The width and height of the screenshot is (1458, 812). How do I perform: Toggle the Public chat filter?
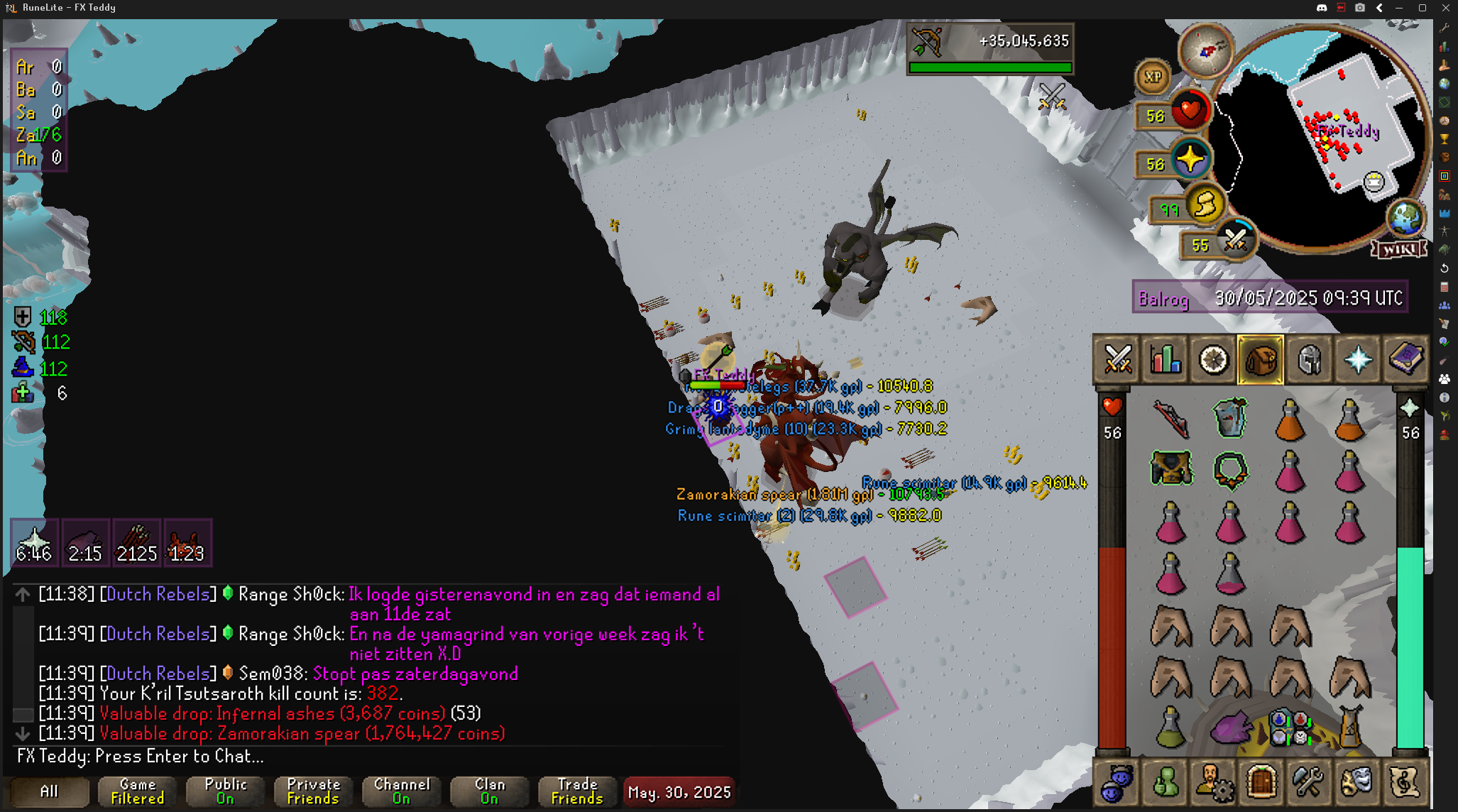[x=226, y=791]
